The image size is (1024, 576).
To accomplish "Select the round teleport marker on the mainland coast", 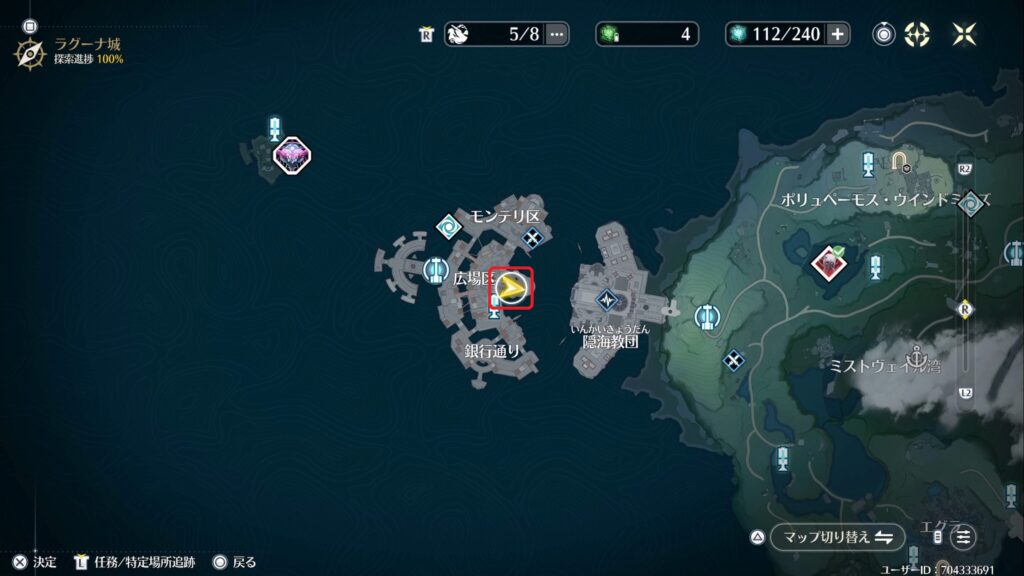I will [706, 317].
